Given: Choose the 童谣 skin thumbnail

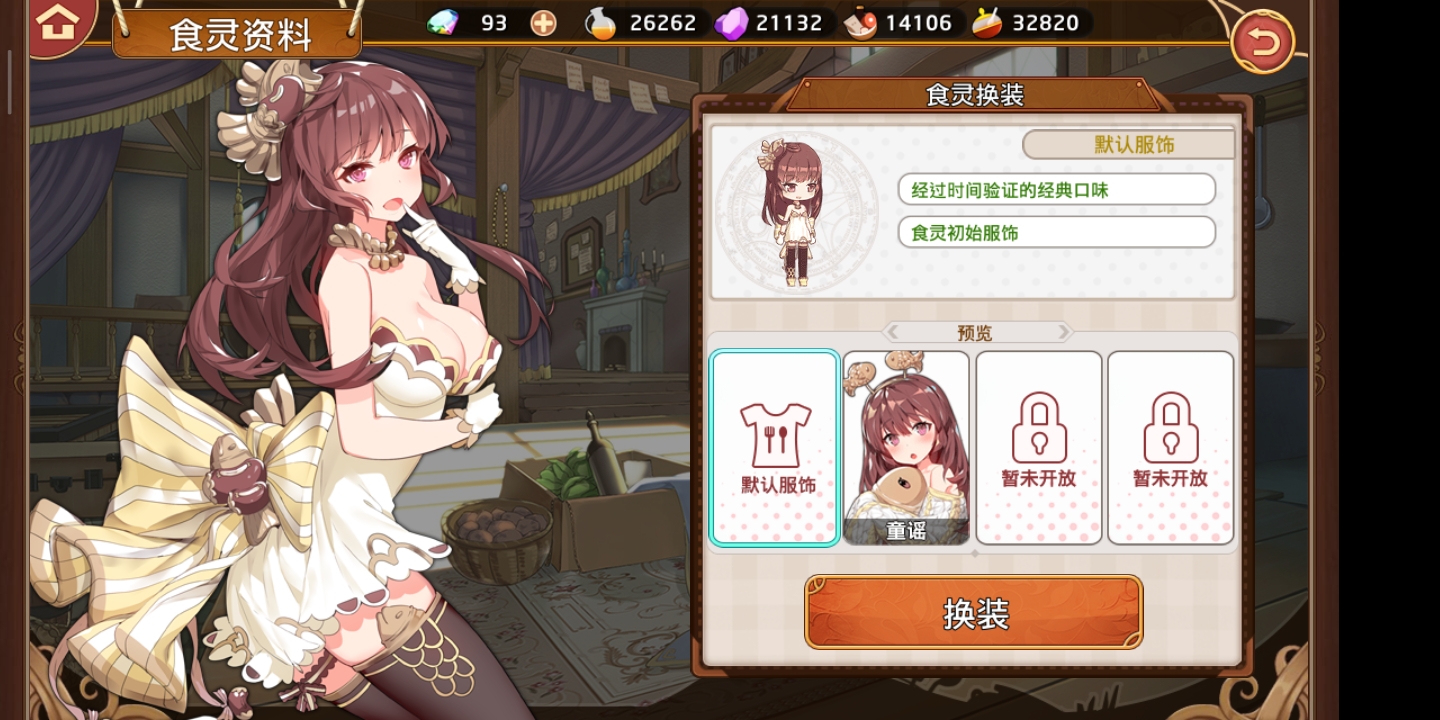Looking at the screenshot, I should pyautogui.click(x=906, y=447).
